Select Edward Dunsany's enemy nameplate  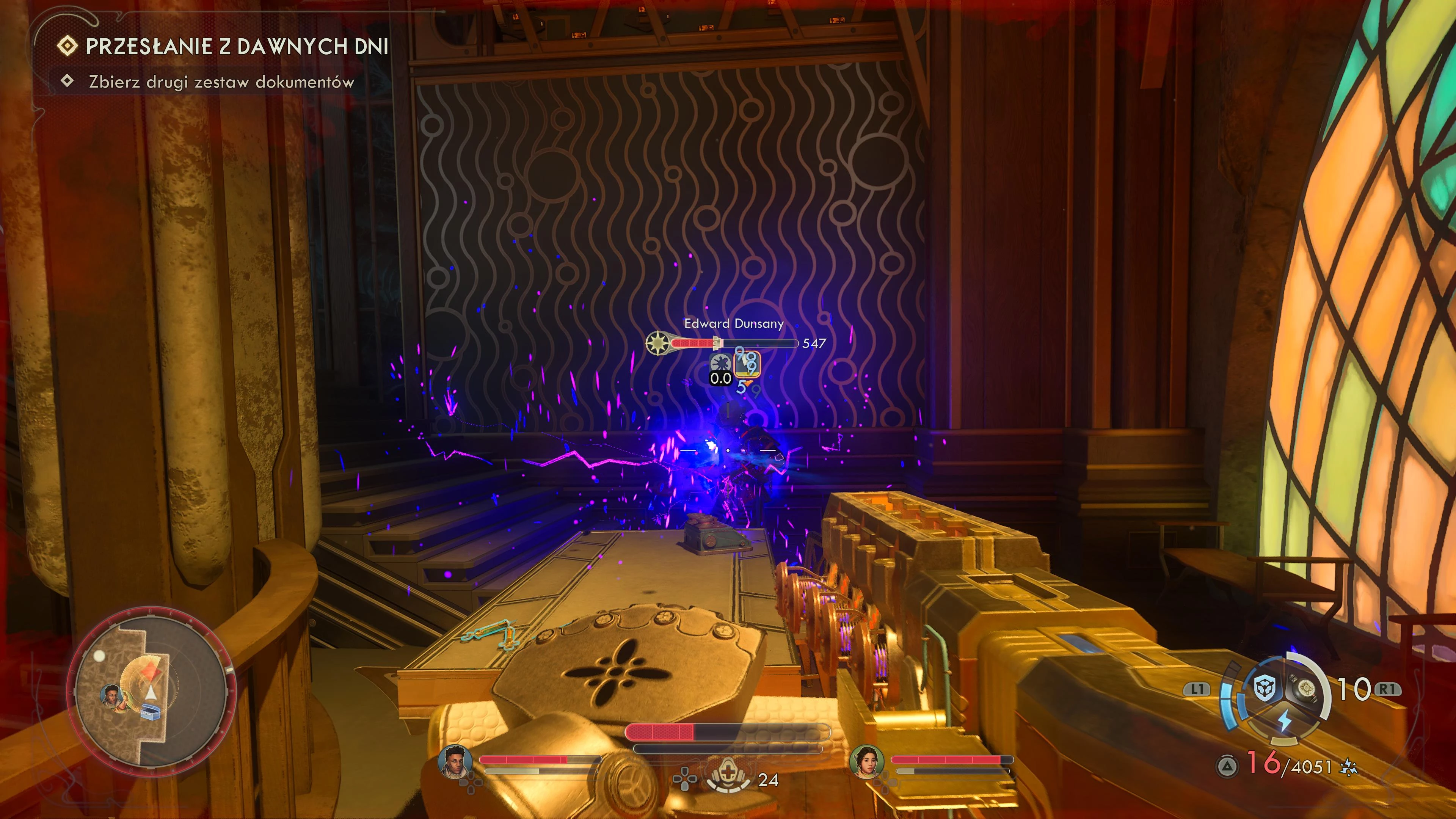[x=734, y=323]
